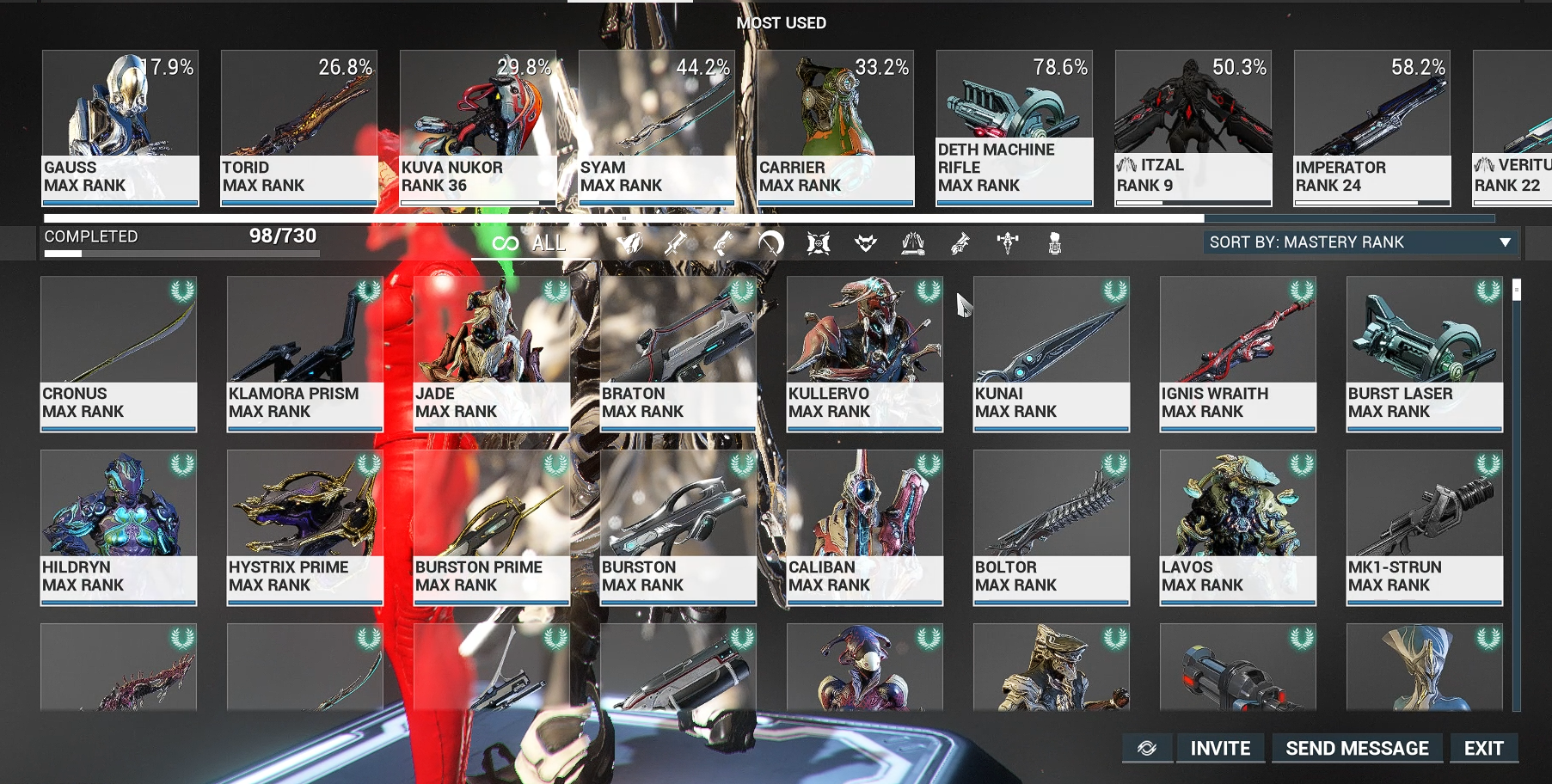The width and height of the screenshot is (1552, 784).
Task: Click the refresh icon beside Invite
Action: (1147, 749)
